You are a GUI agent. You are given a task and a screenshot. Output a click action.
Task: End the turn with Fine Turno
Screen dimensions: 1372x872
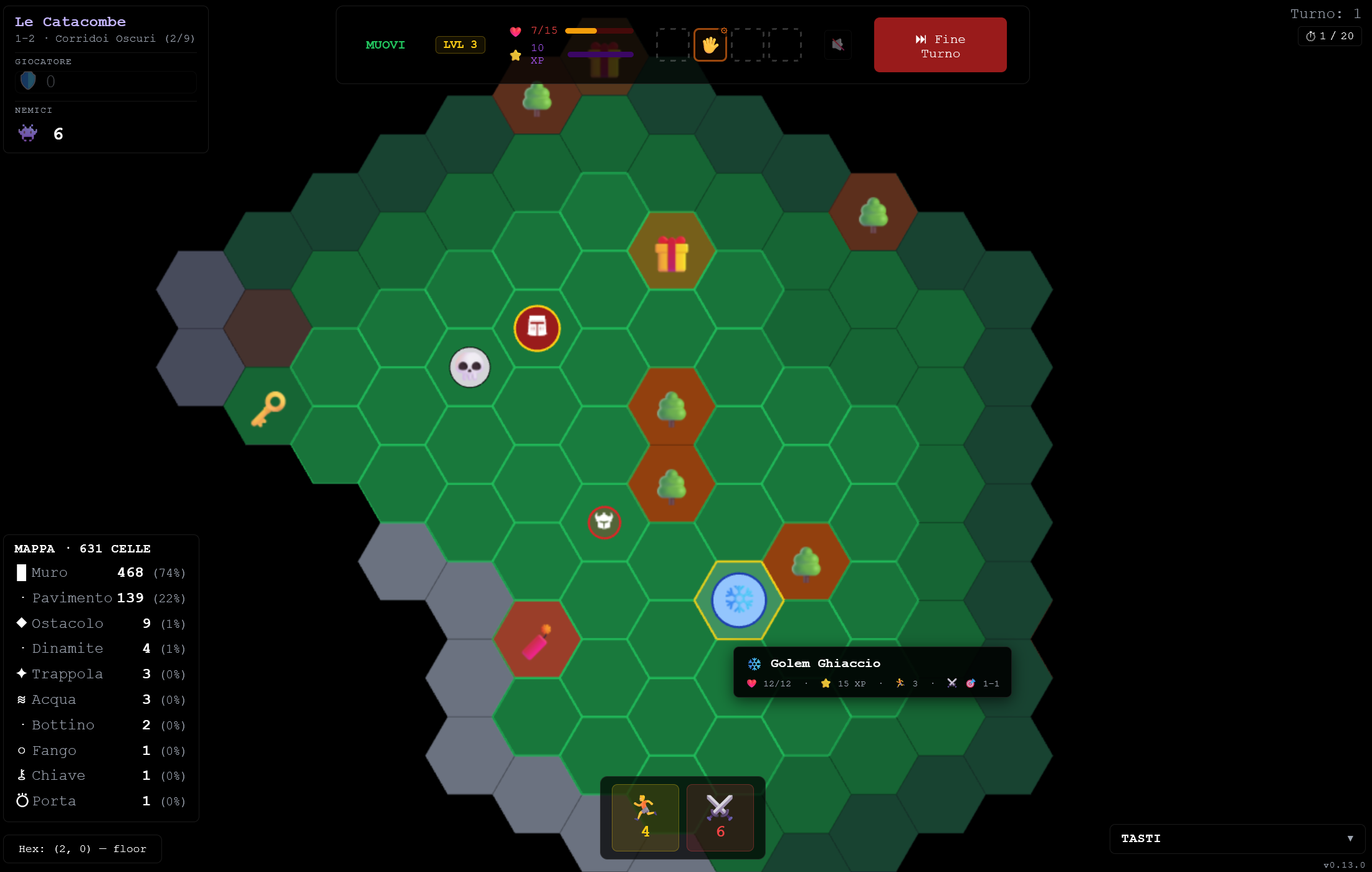[940, 45]
